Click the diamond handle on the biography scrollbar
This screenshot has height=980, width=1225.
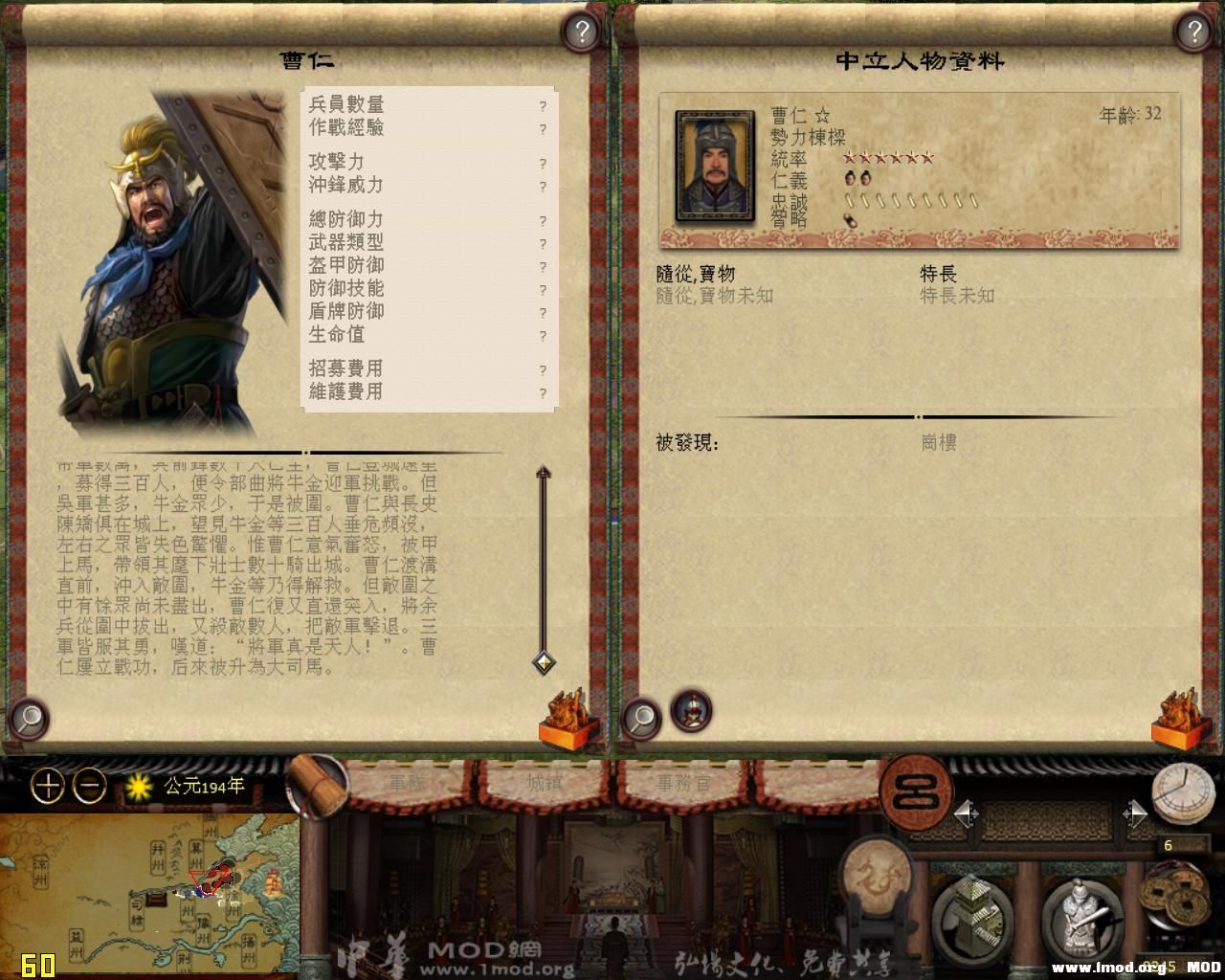543,662
